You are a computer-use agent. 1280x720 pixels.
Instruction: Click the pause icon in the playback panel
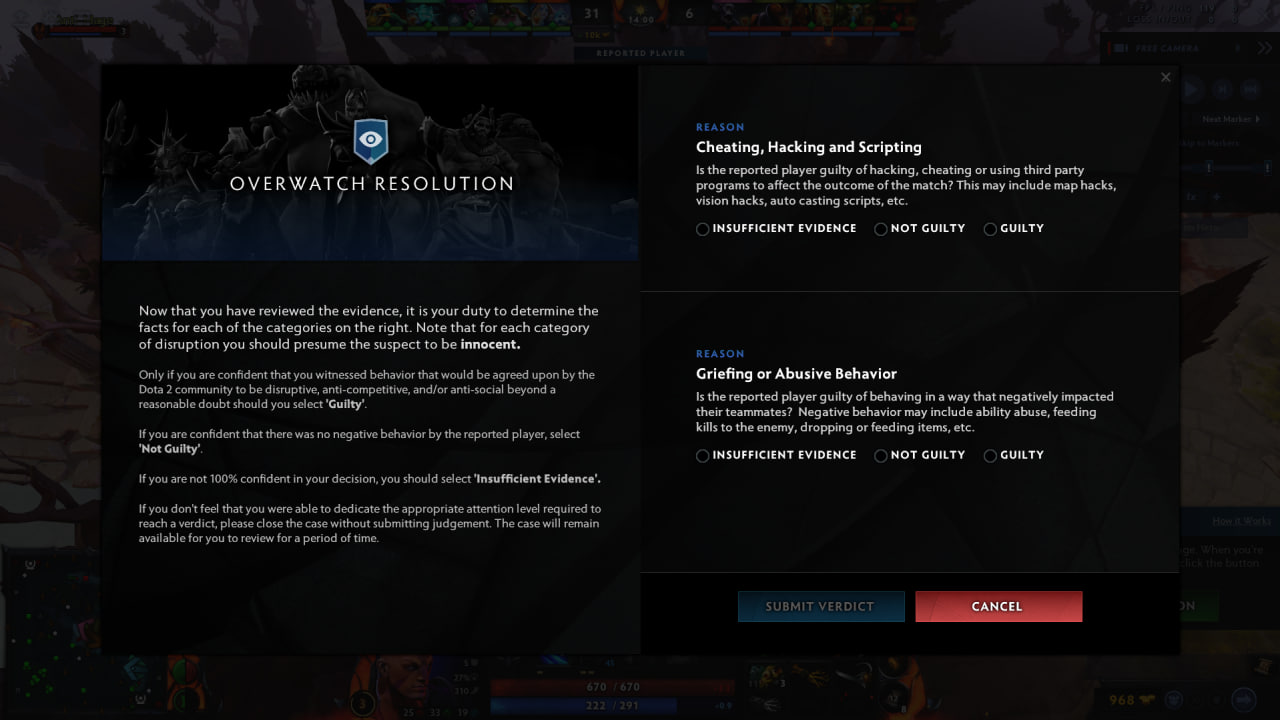click(x=1192, y=89)
